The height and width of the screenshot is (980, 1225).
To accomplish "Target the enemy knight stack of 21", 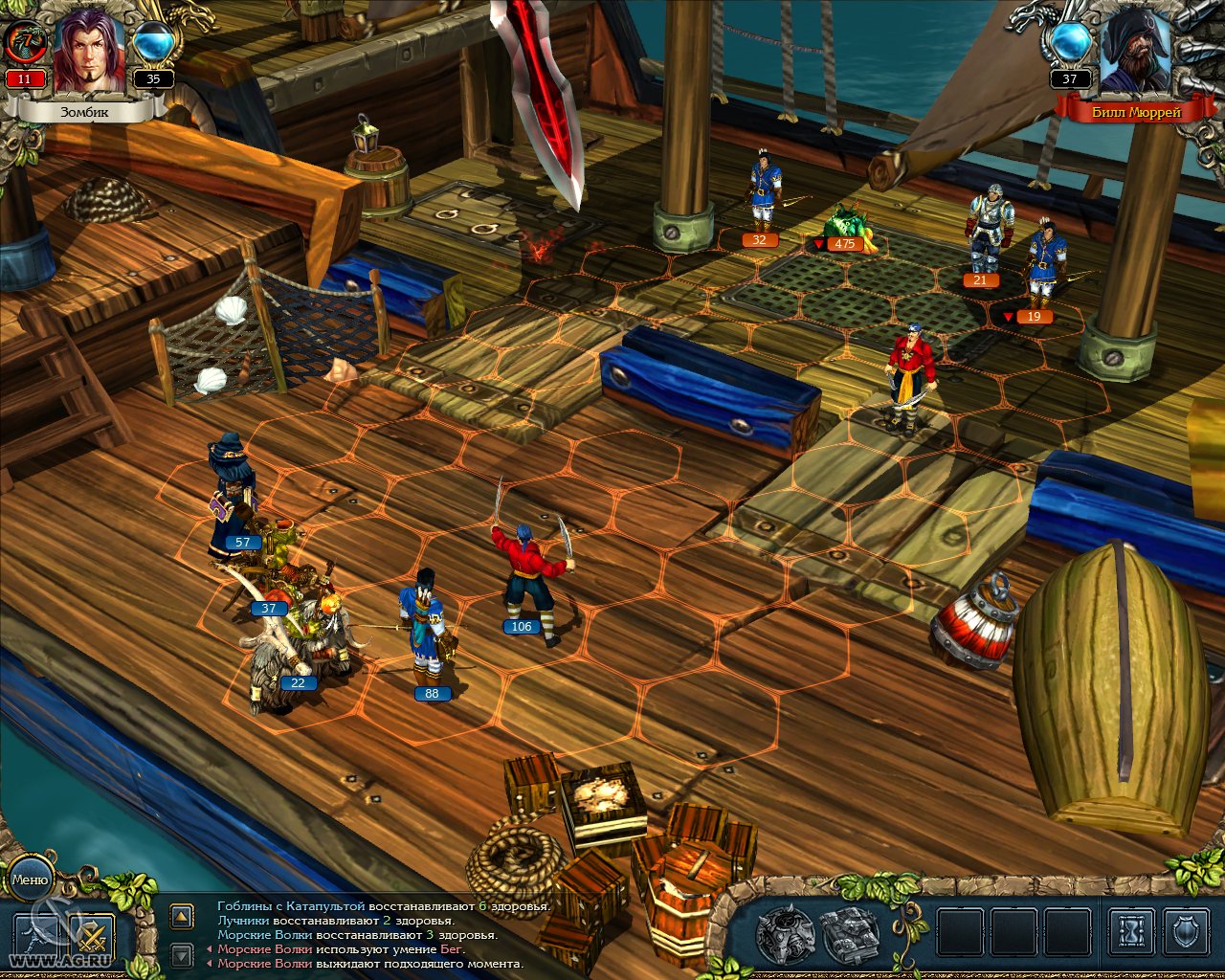I will pyautogui.click(x=986, y=230).
